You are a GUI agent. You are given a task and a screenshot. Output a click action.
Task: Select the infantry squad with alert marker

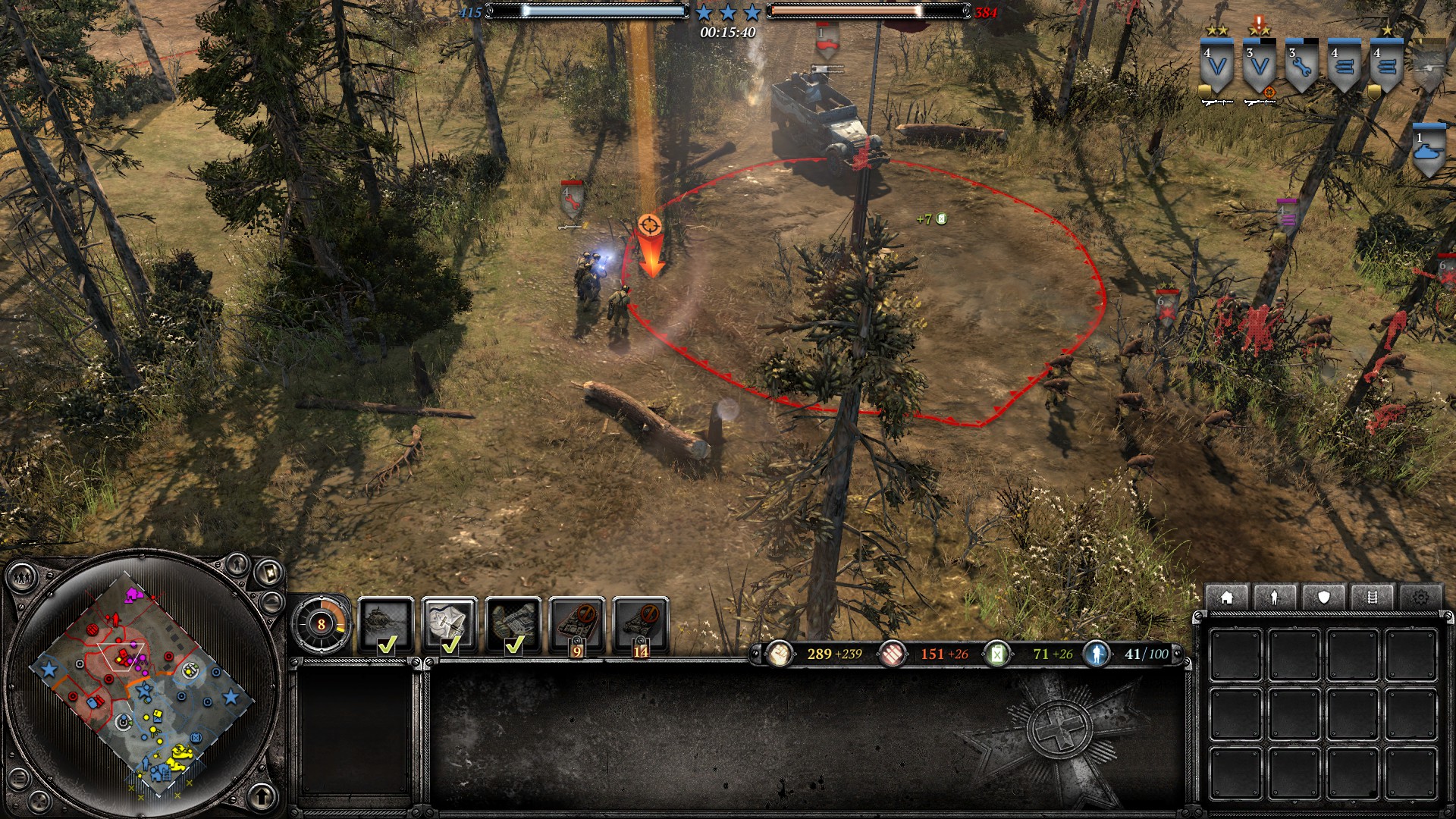tap(1259, 68)
